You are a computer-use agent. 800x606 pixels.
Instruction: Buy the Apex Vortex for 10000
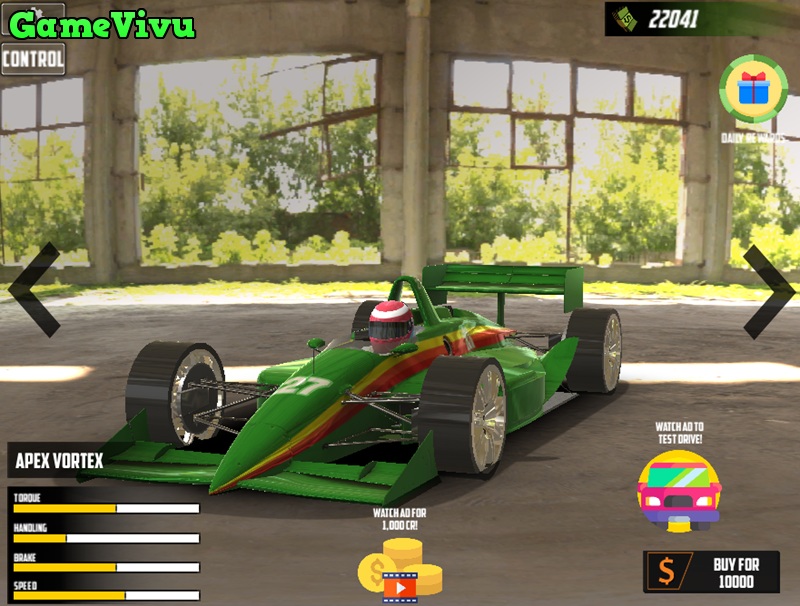pyautogui.click(x=710, y=572)
